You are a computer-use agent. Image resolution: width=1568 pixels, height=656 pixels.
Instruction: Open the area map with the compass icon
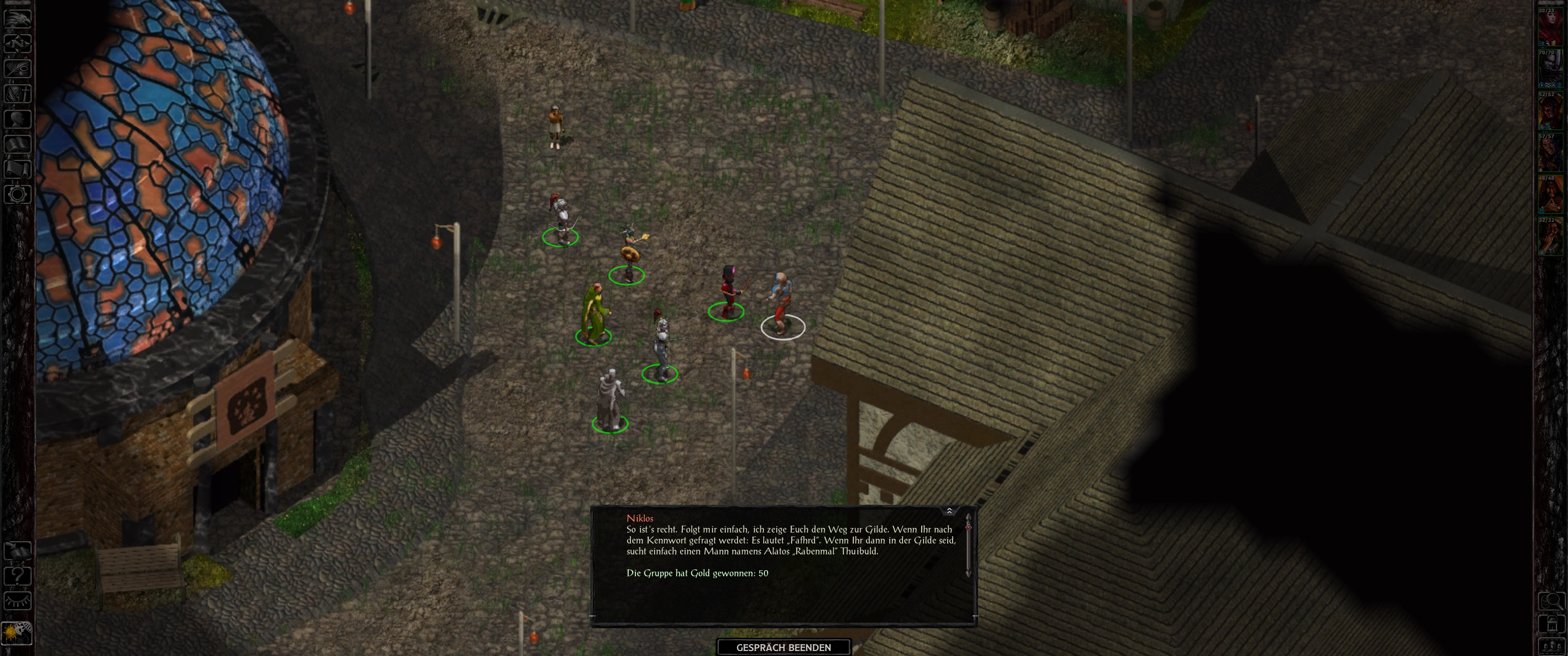[x=18, y=43]
